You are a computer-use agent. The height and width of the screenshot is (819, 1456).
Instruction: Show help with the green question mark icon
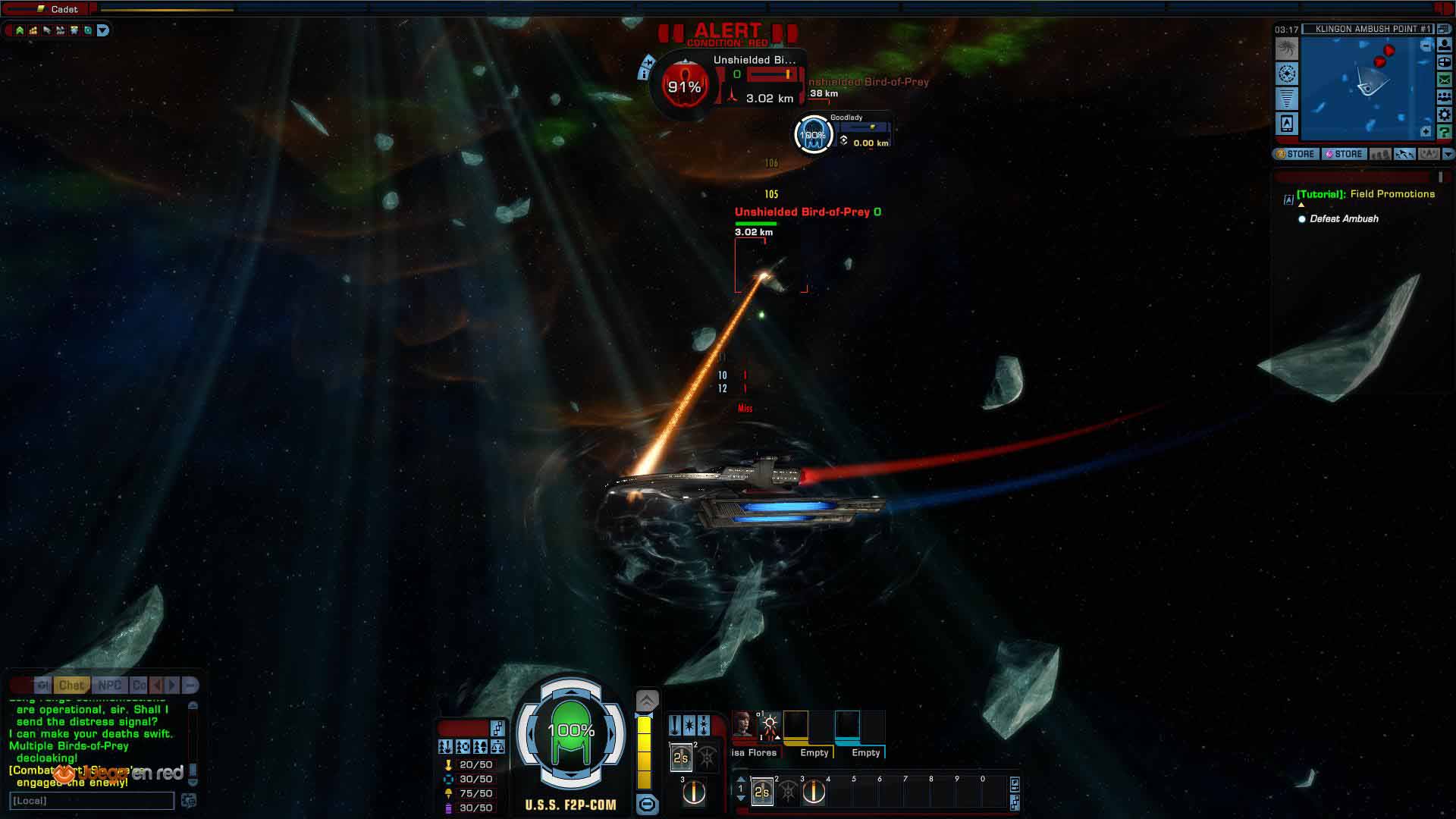click(1445, 132)
